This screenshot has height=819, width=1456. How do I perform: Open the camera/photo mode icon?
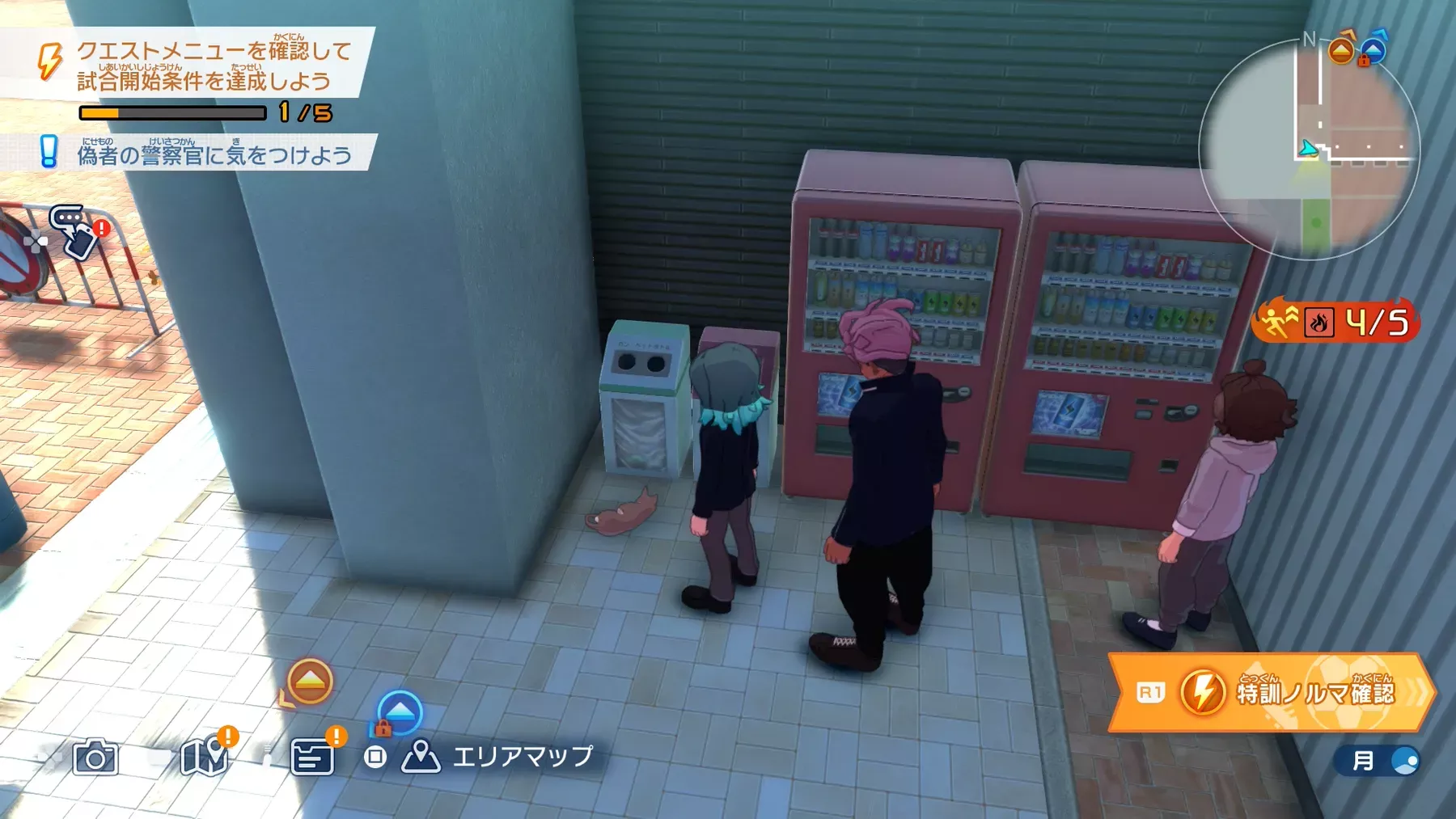click(x=95, y=758)
